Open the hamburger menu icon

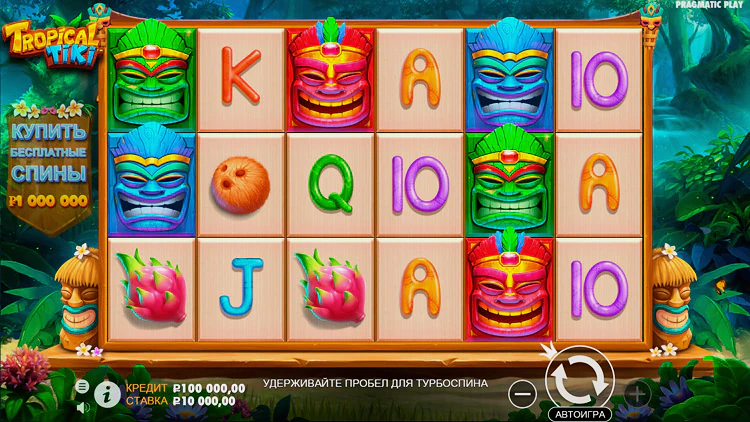coord(82,386)
